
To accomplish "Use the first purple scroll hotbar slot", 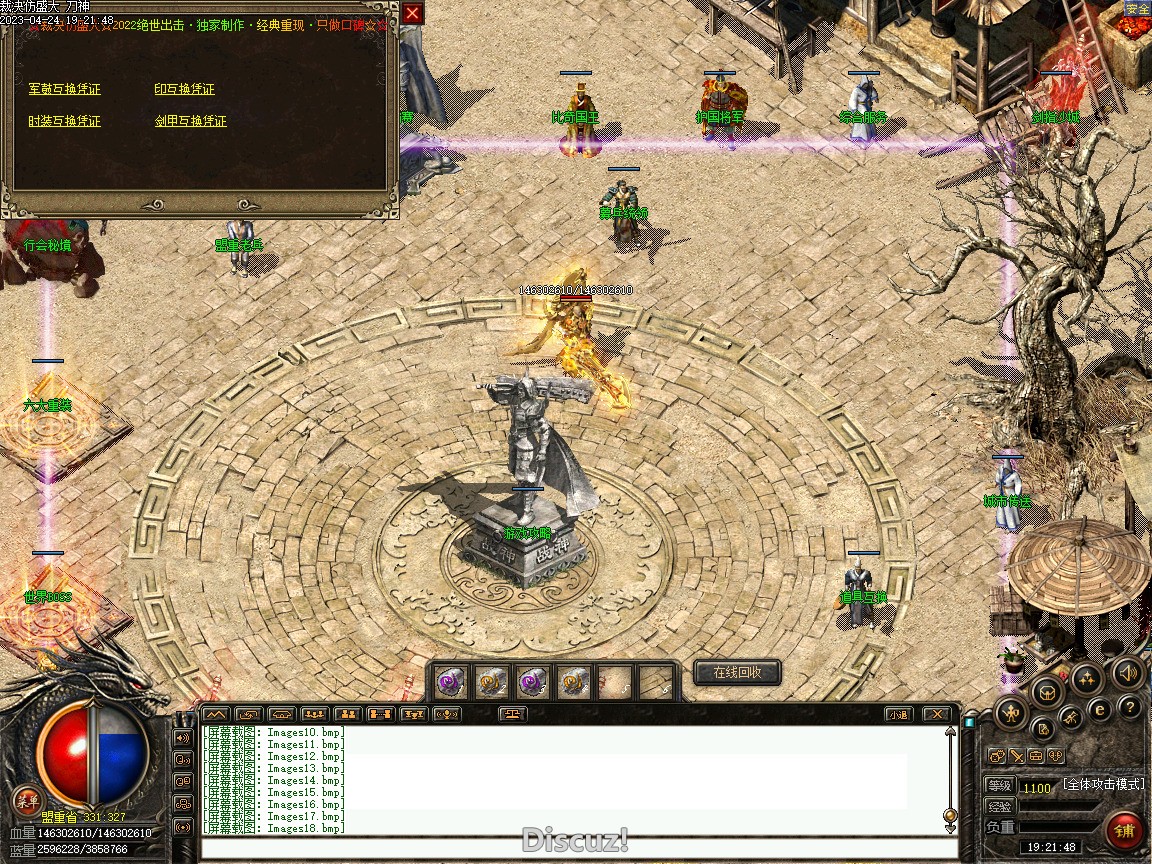I will click(447, 682).
